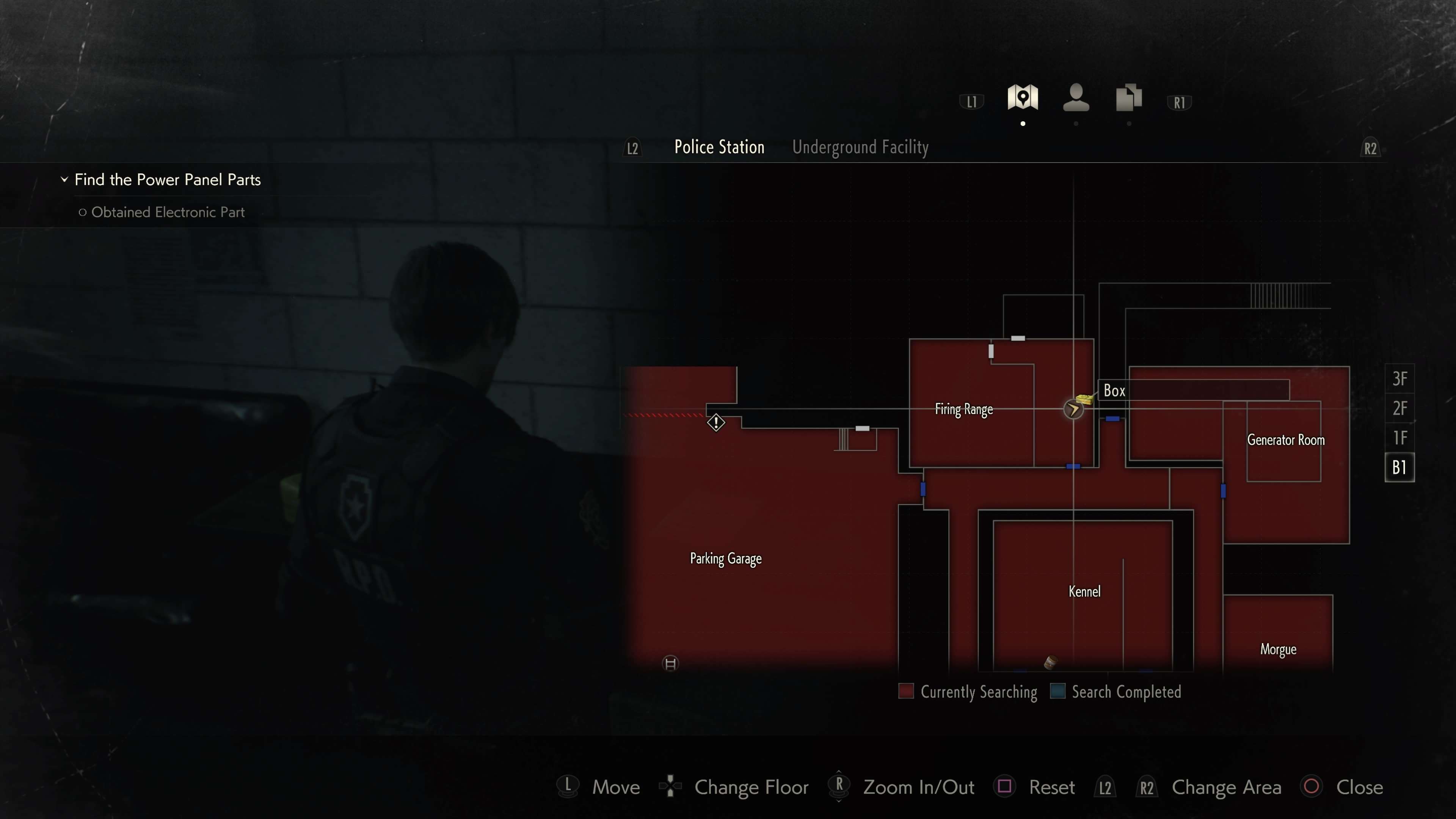Switch to the Underground Facility area tab
Viewport: 1456px width, 819px height.
point(860,147)
